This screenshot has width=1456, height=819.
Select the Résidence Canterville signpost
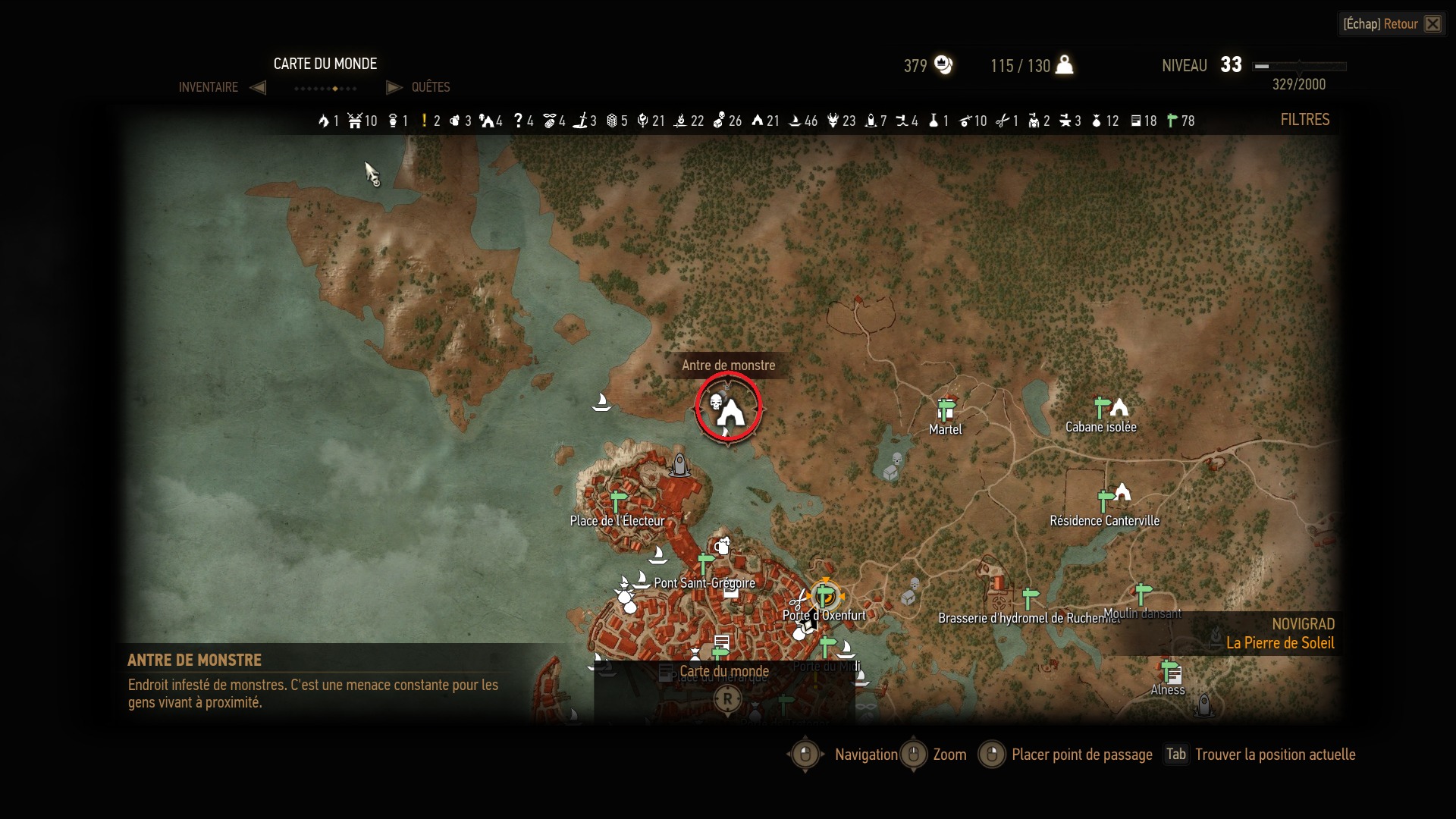click(1106, 500)
